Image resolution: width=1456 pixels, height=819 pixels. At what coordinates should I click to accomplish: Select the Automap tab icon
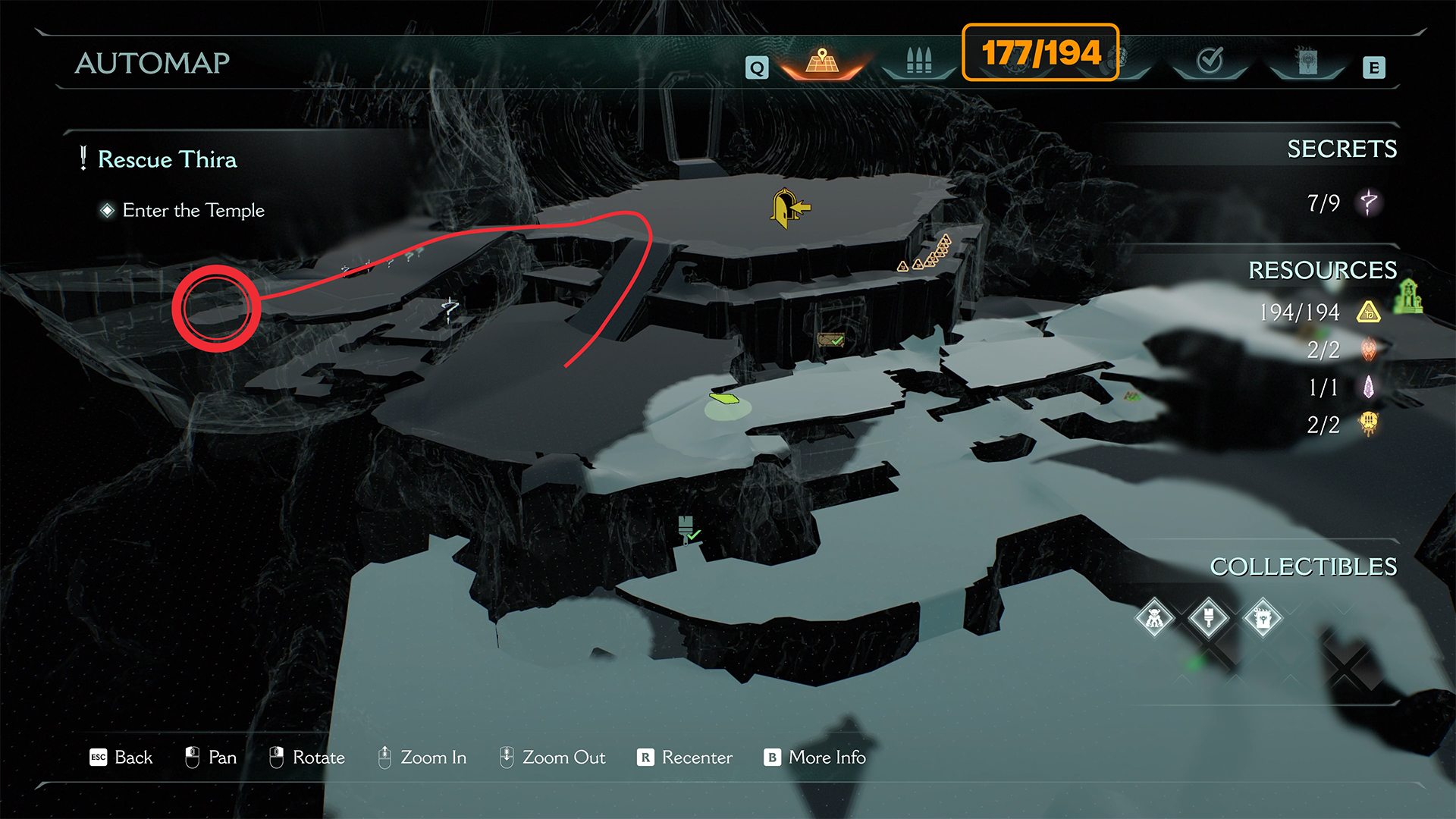823,62
